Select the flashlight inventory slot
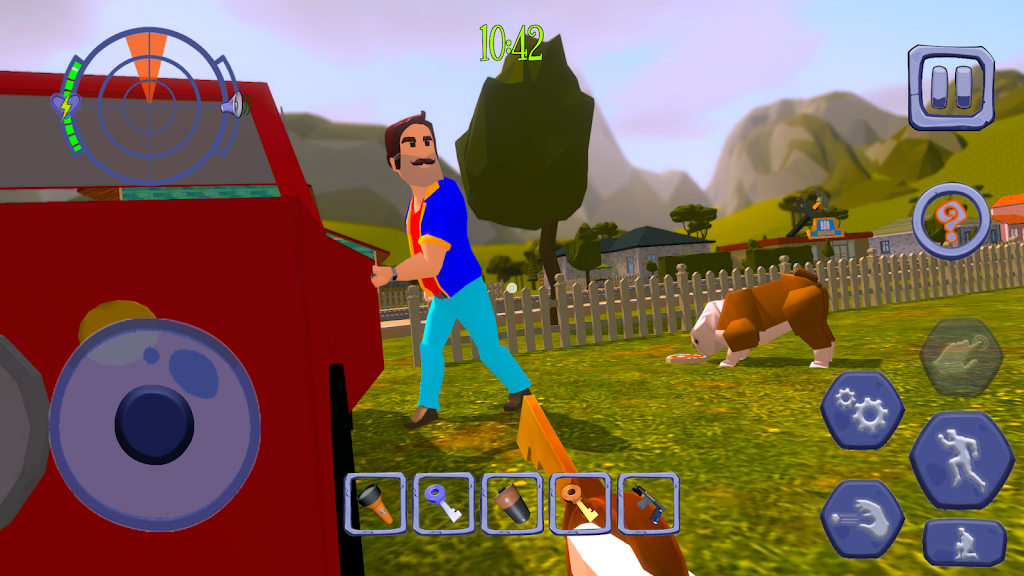The height and width of the screenshot is (576, 1024). pos(375,503)
